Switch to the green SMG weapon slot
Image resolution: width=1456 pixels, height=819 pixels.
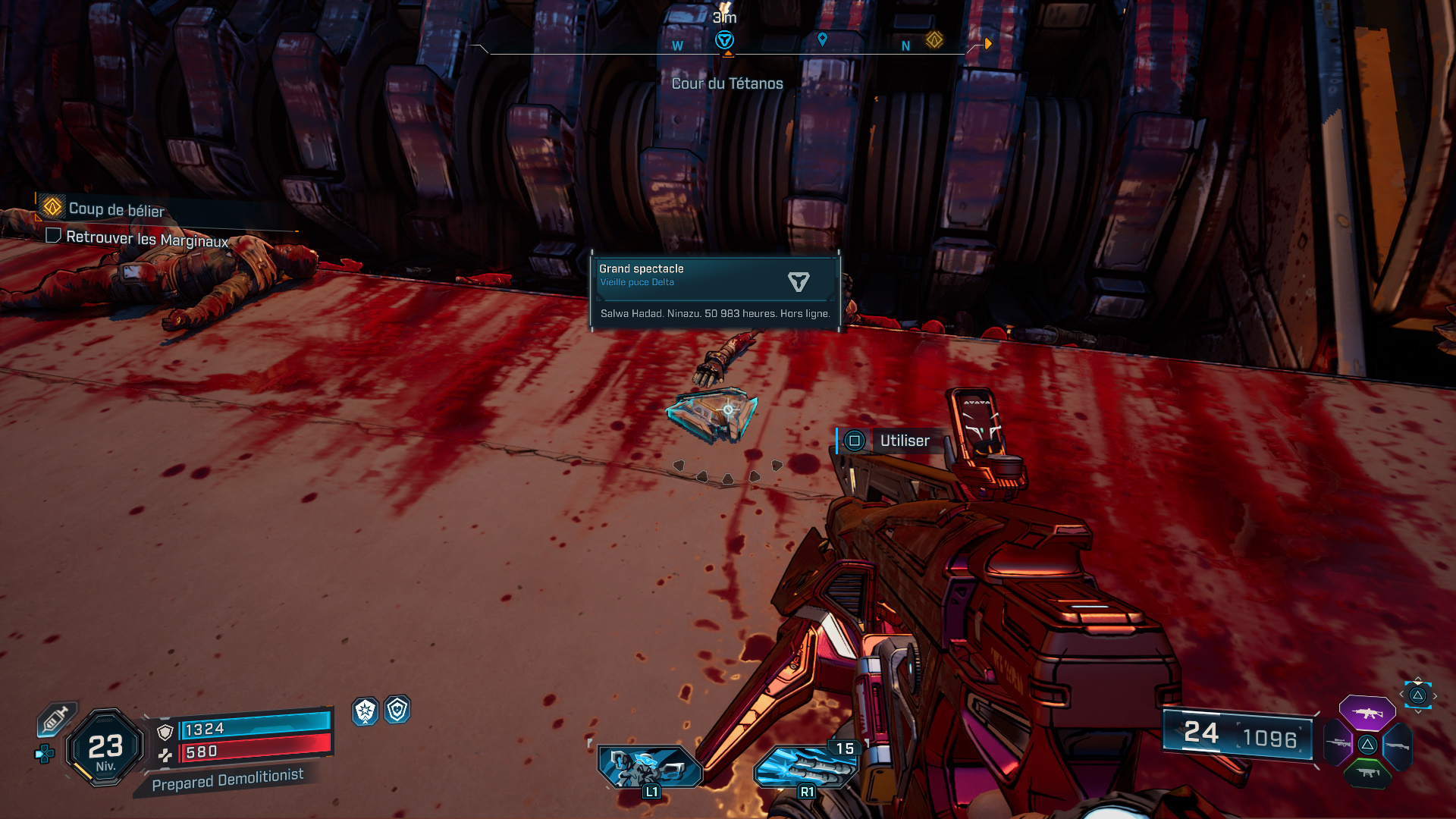click(x=1367, y=773)
